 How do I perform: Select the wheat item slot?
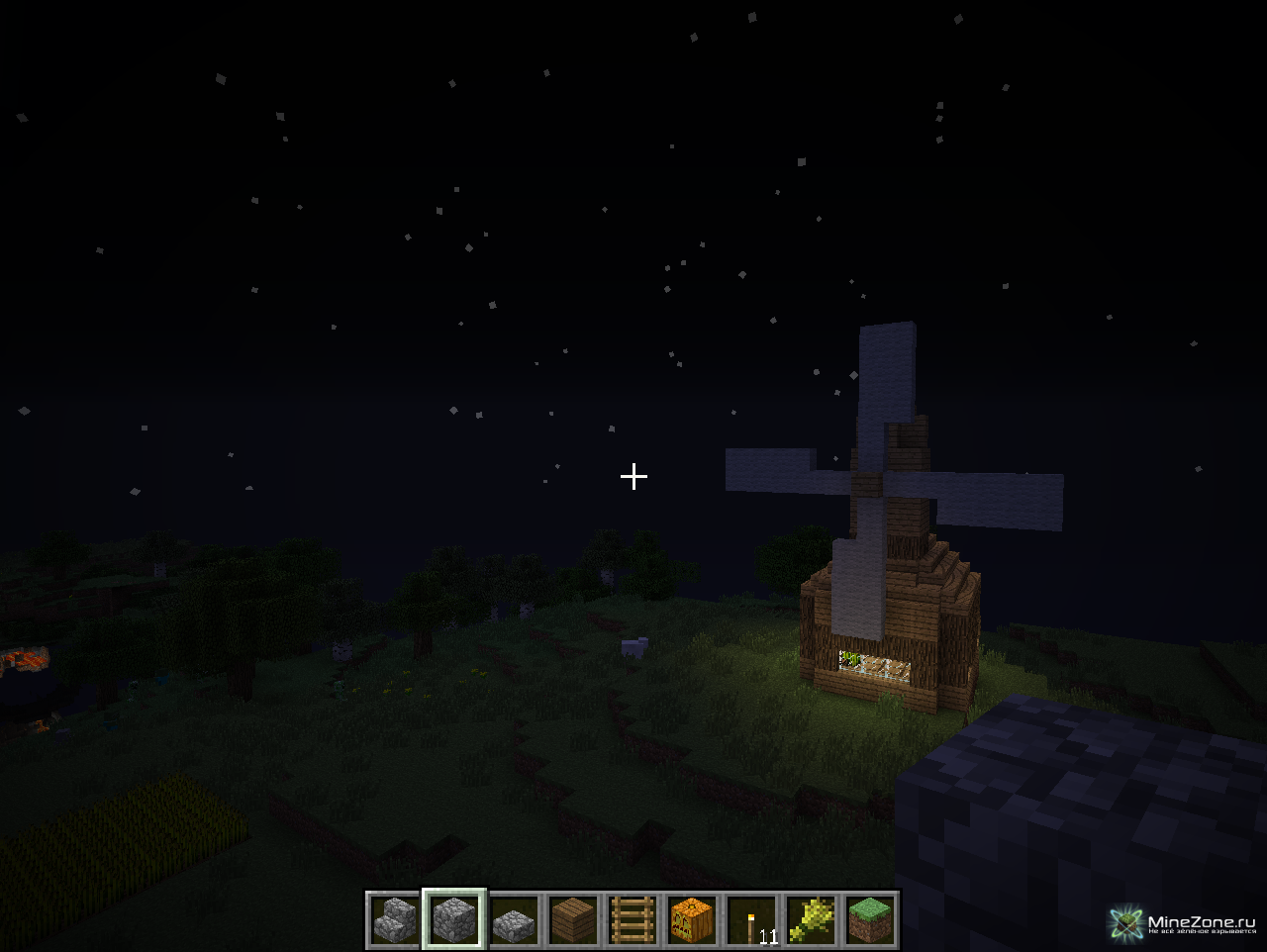click(811, 920)
